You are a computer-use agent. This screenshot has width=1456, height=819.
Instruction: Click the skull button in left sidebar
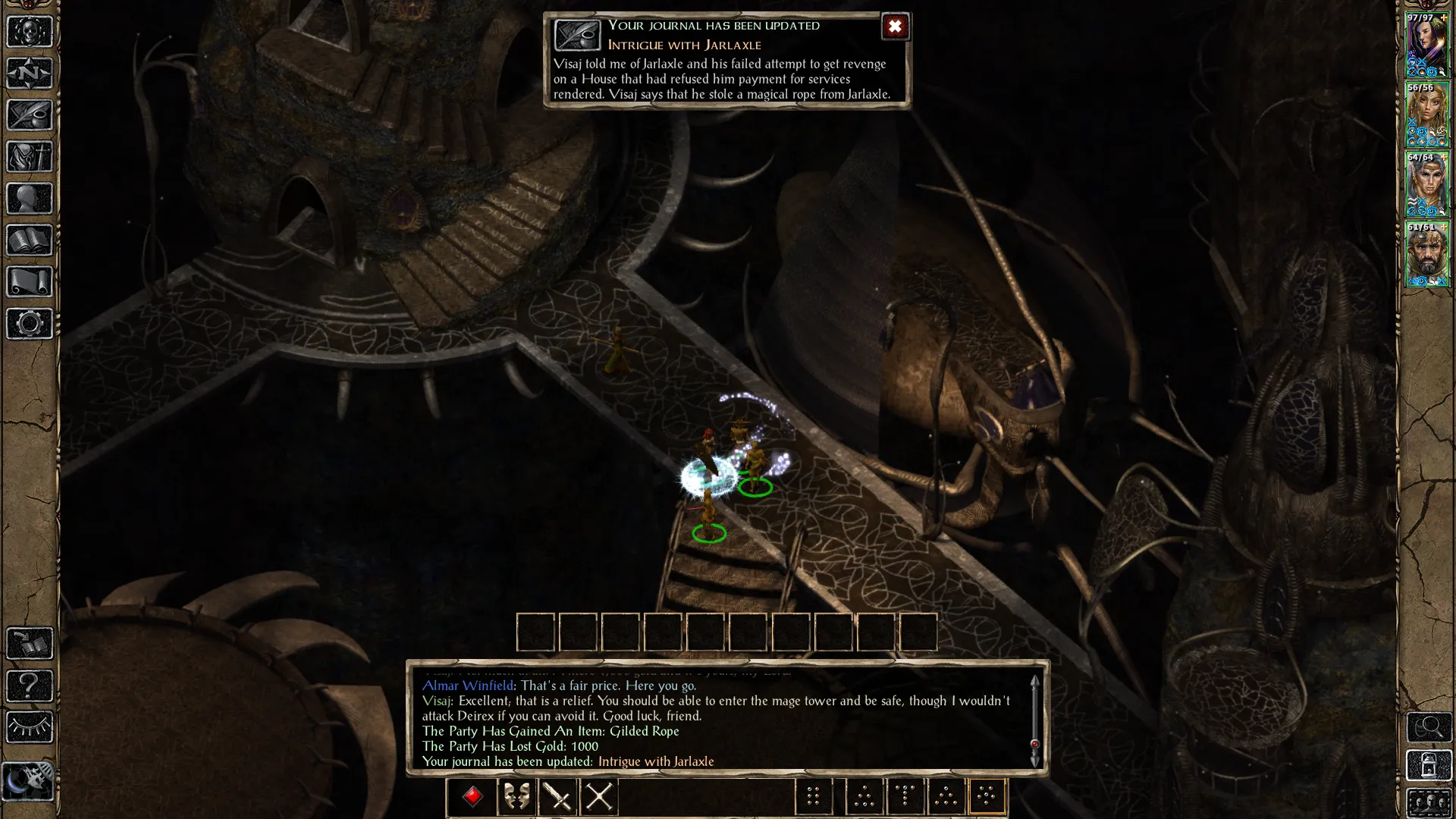tap(30, 32)
